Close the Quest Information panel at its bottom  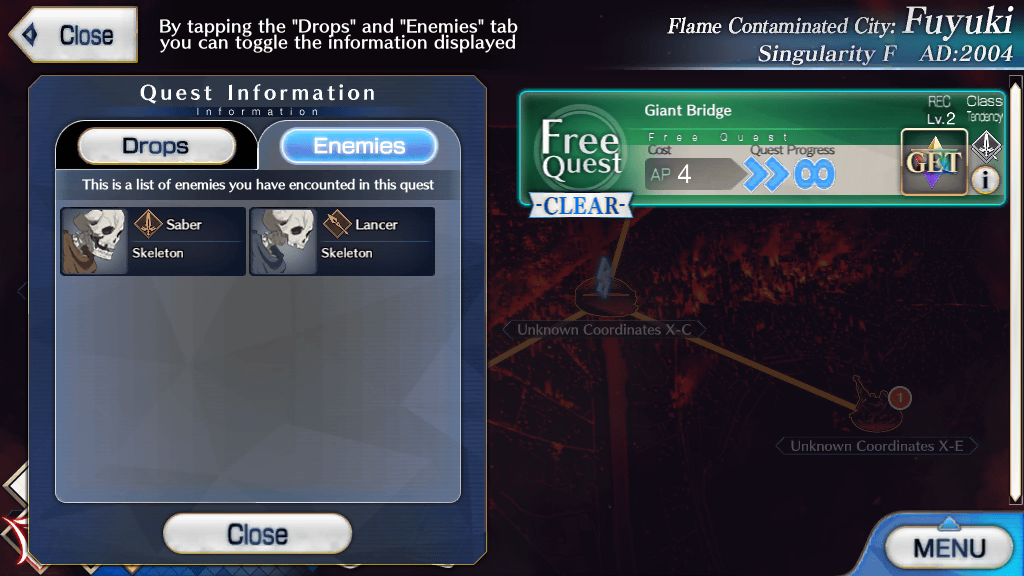point(257,534)
